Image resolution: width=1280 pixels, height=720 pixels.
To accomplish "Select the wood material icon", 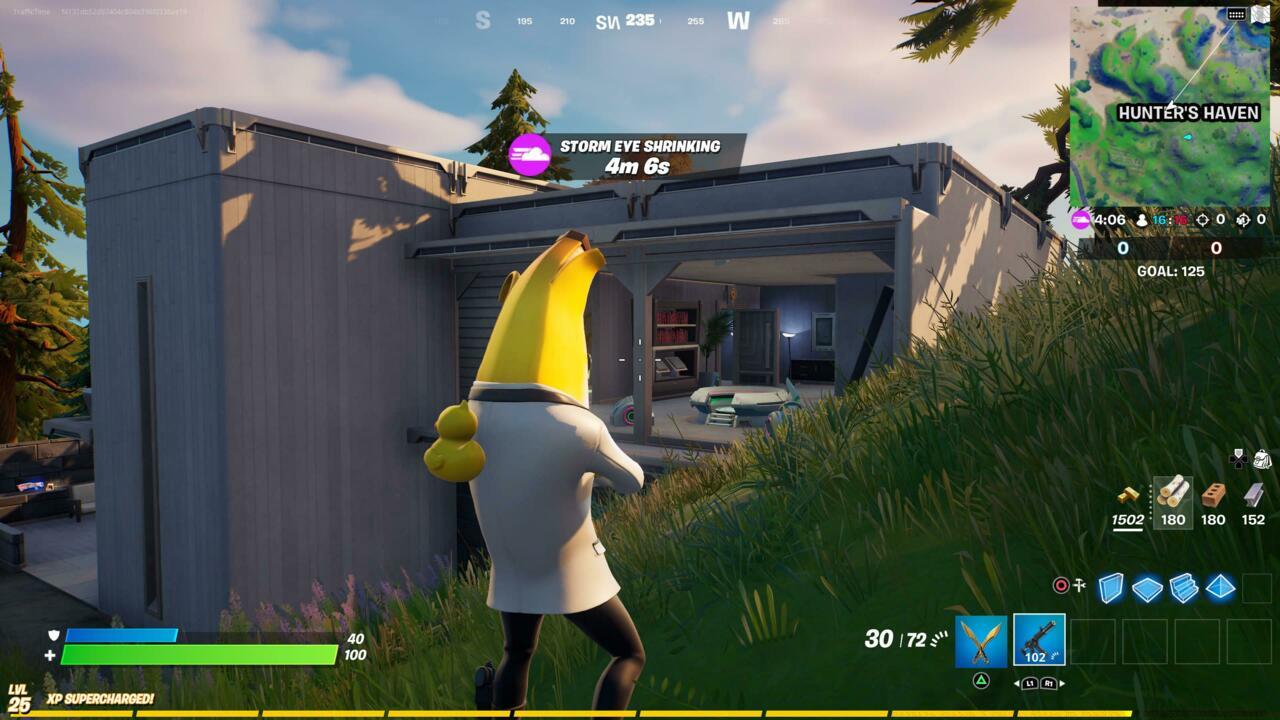I will point(1174,492).
